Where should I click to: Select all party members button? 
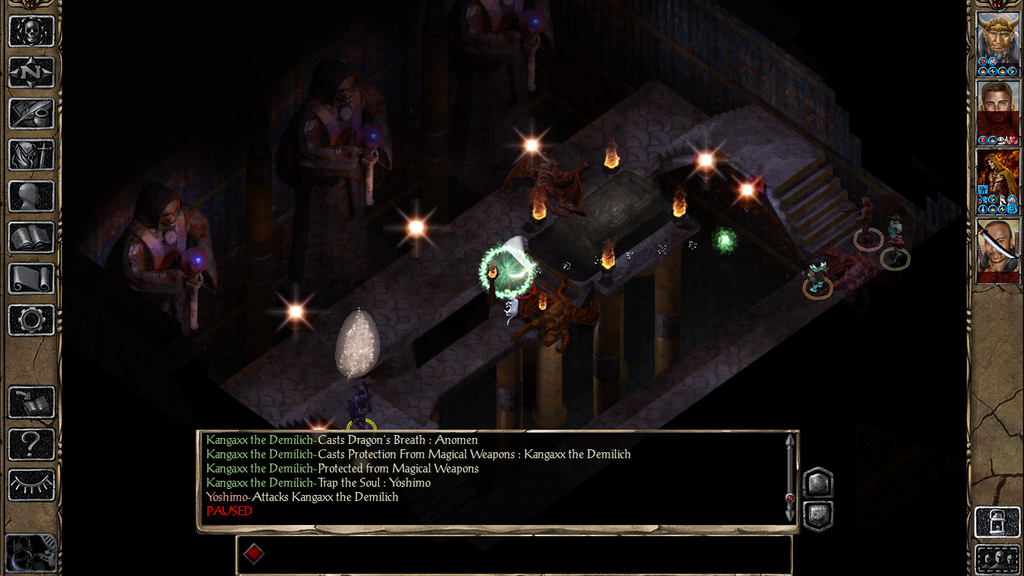[x=997, y=558]
